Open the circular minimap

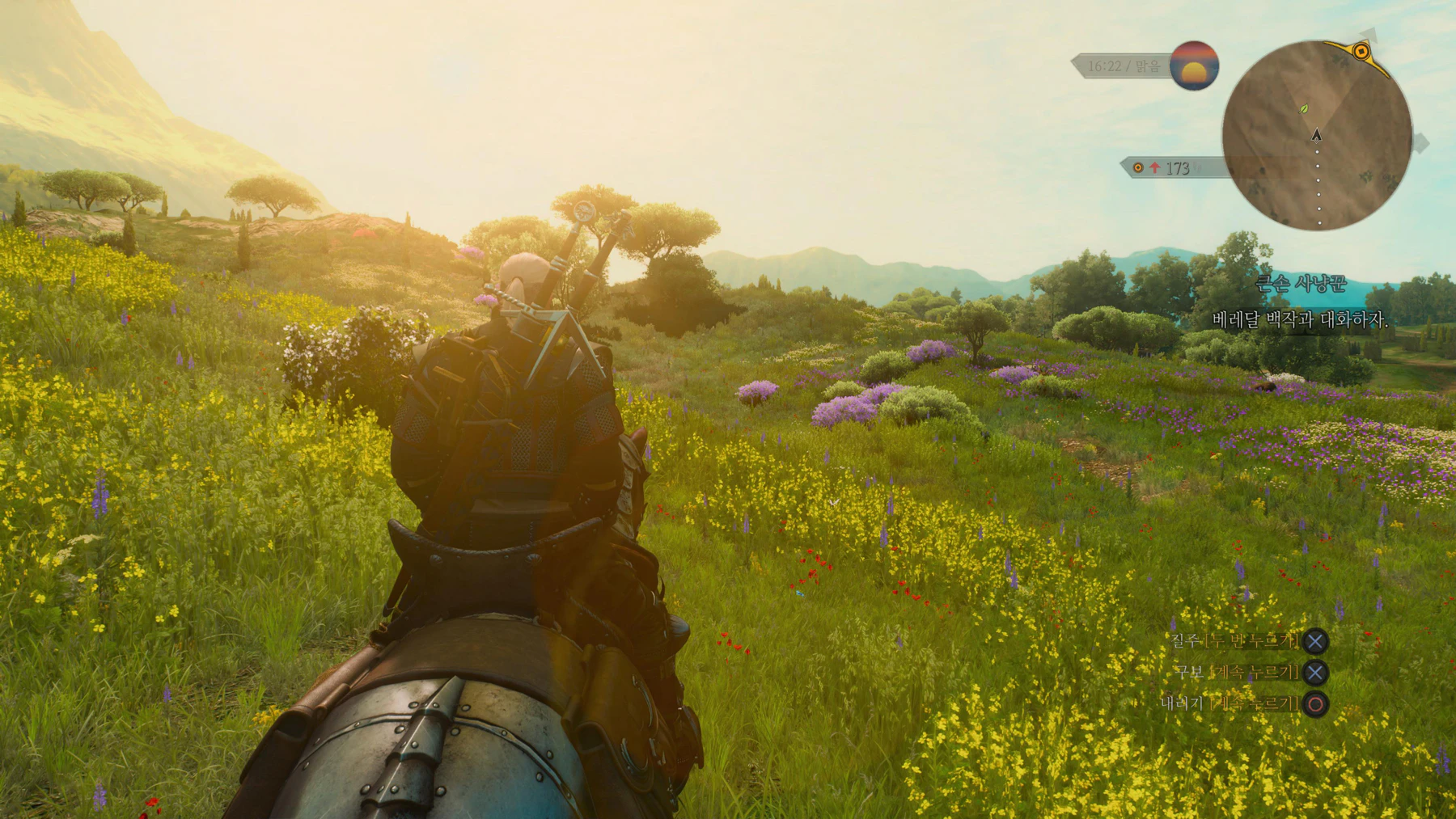pos(1316,136)
